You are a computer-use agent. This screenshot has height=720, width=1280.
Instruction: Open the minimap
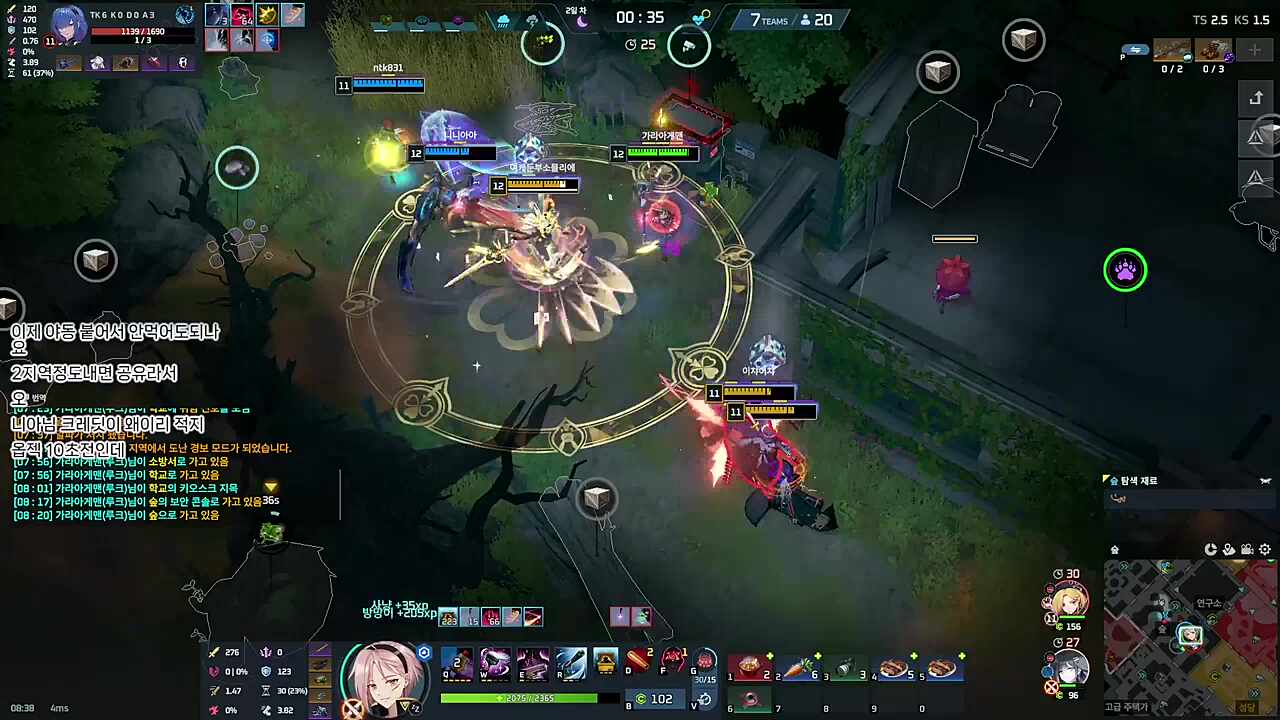click(x=1190, y=635)
